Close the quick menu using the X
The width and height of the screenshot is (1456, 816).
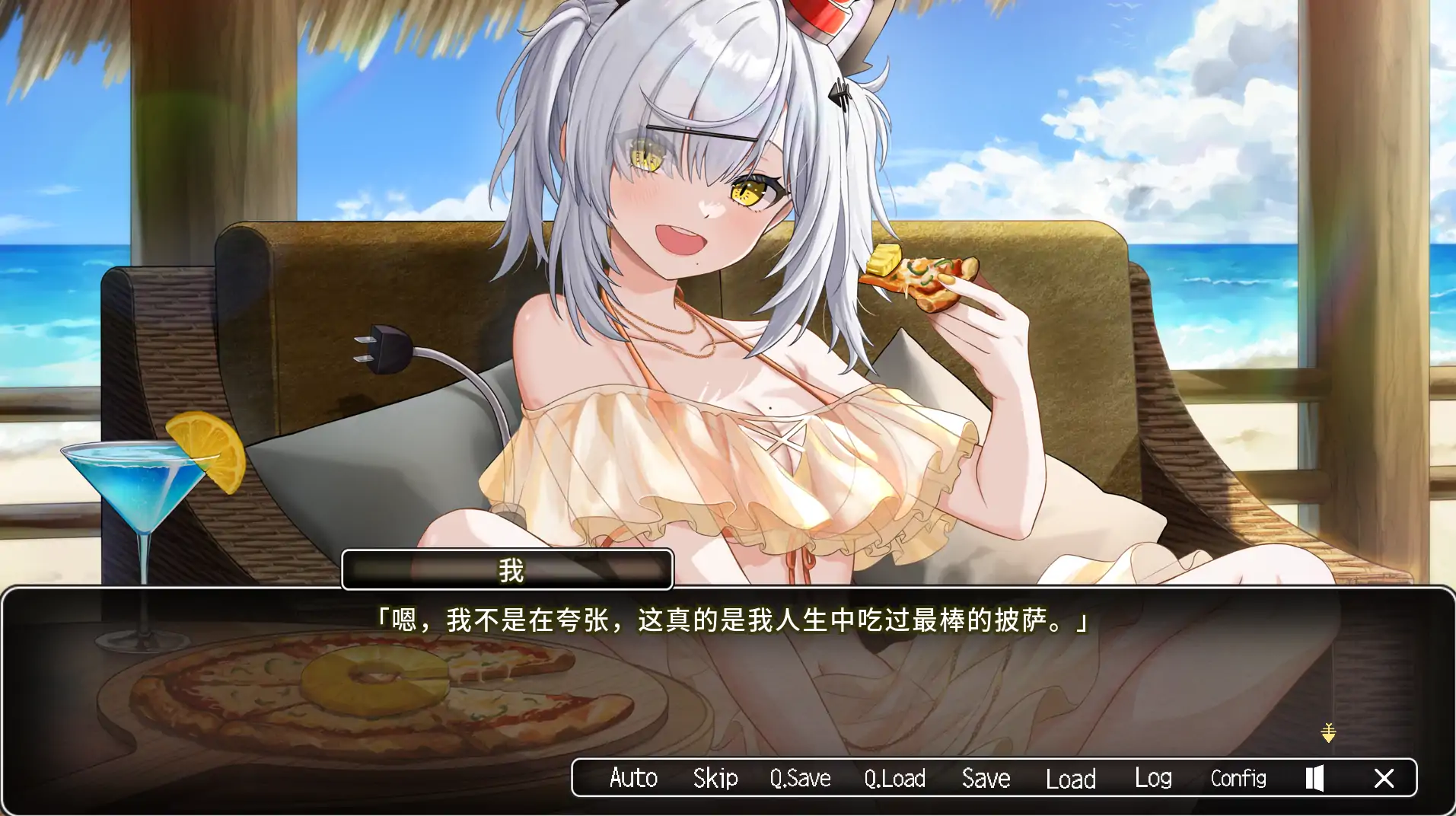(x=1384, y=778)
